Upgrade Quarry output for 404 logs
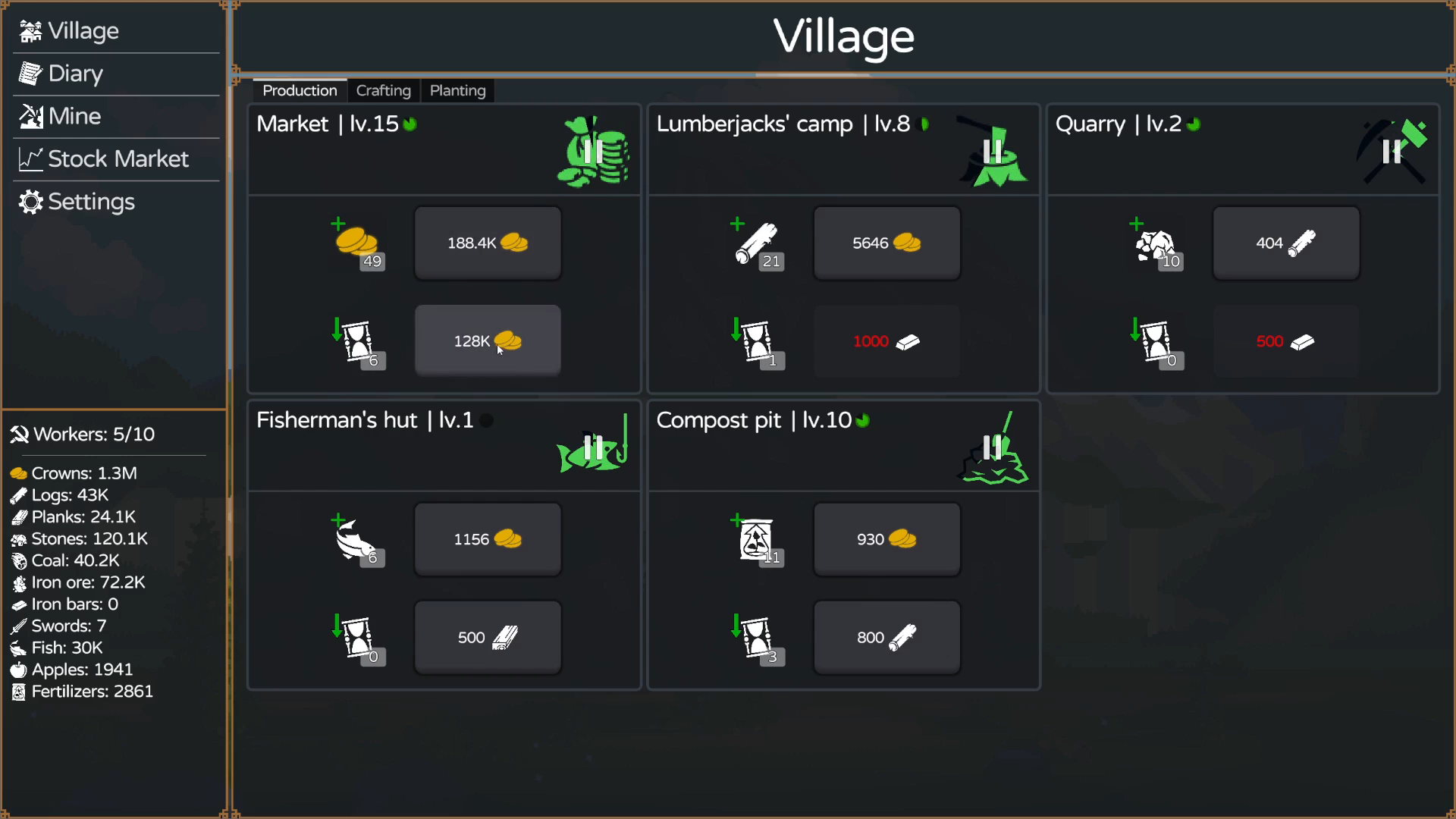Image resolution: width=1456 pixels, height=819 pixels. (1285, 243)
